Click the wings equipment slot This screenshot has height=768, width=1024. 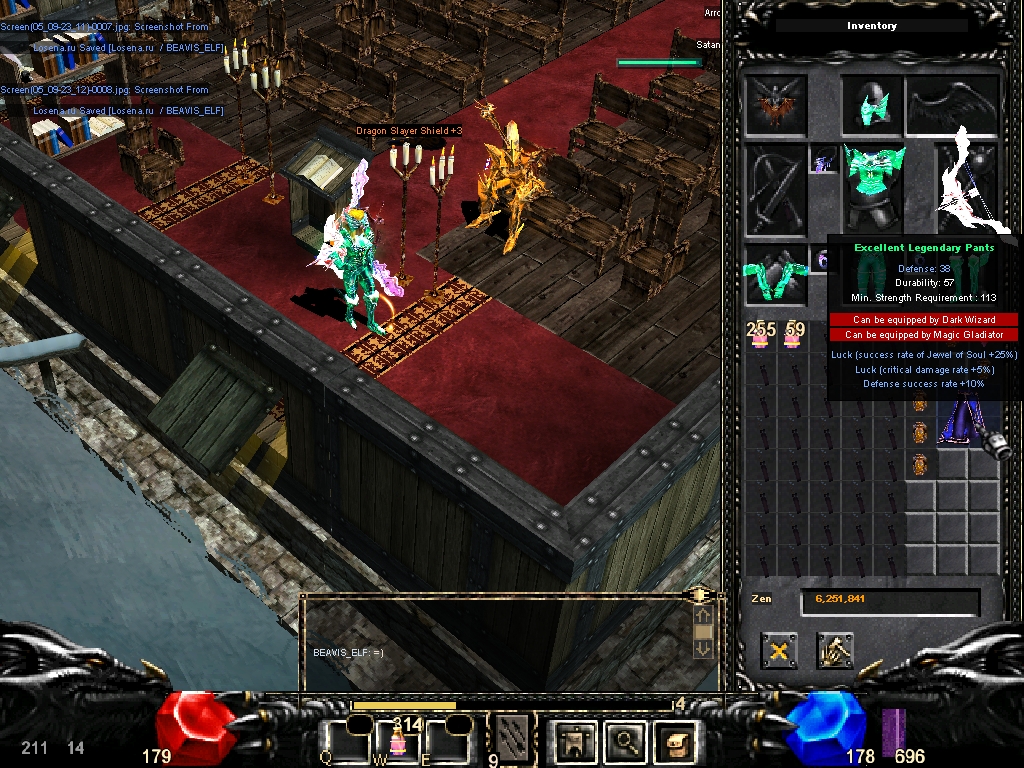[953, 105]
